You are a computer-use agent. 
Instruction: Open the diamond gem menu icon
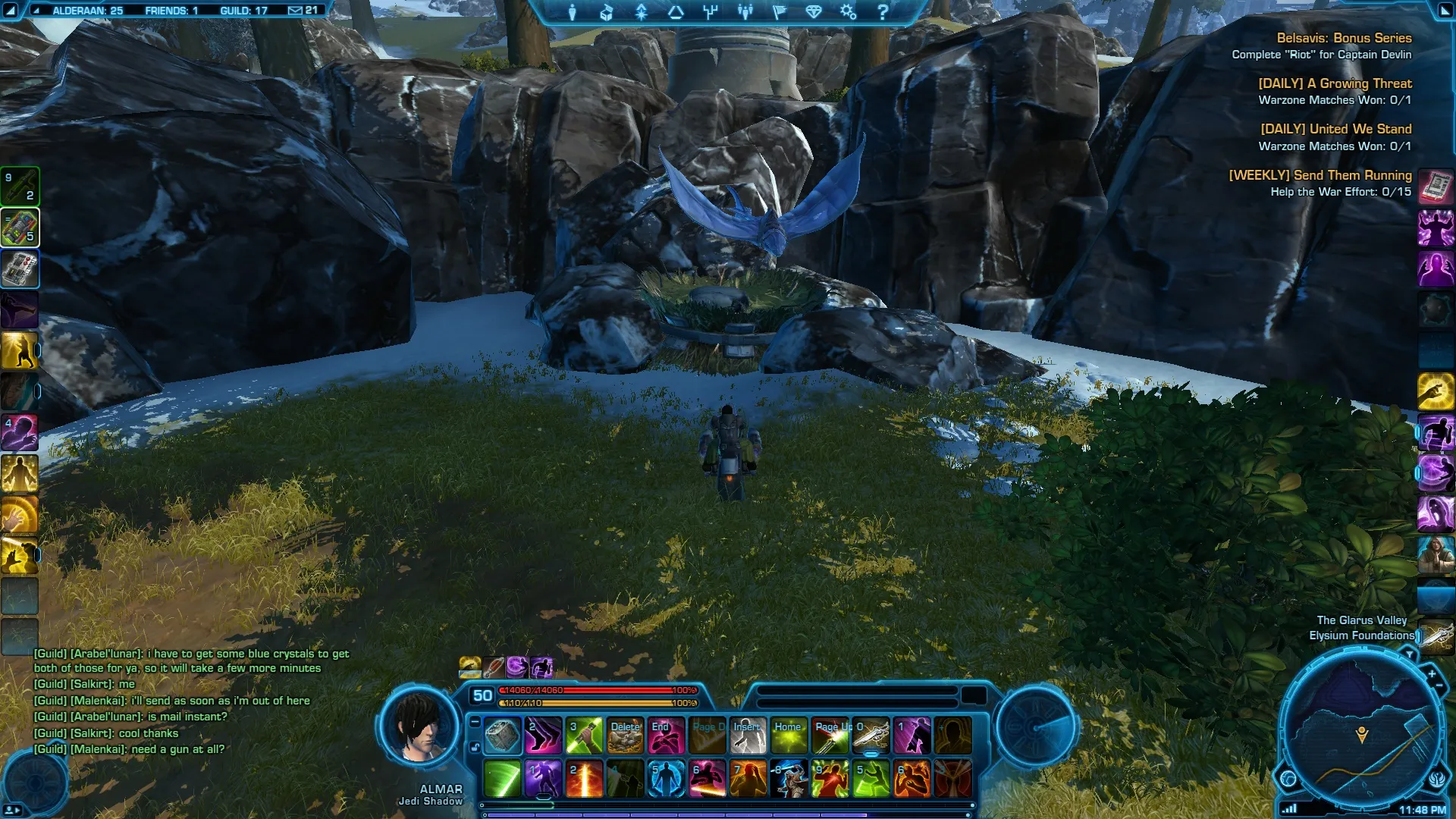(x=814, y=12)
